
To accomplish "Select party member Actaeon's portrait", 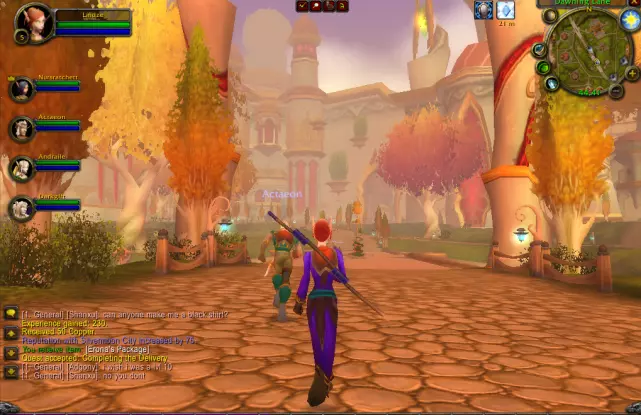I will pos(22,129).
